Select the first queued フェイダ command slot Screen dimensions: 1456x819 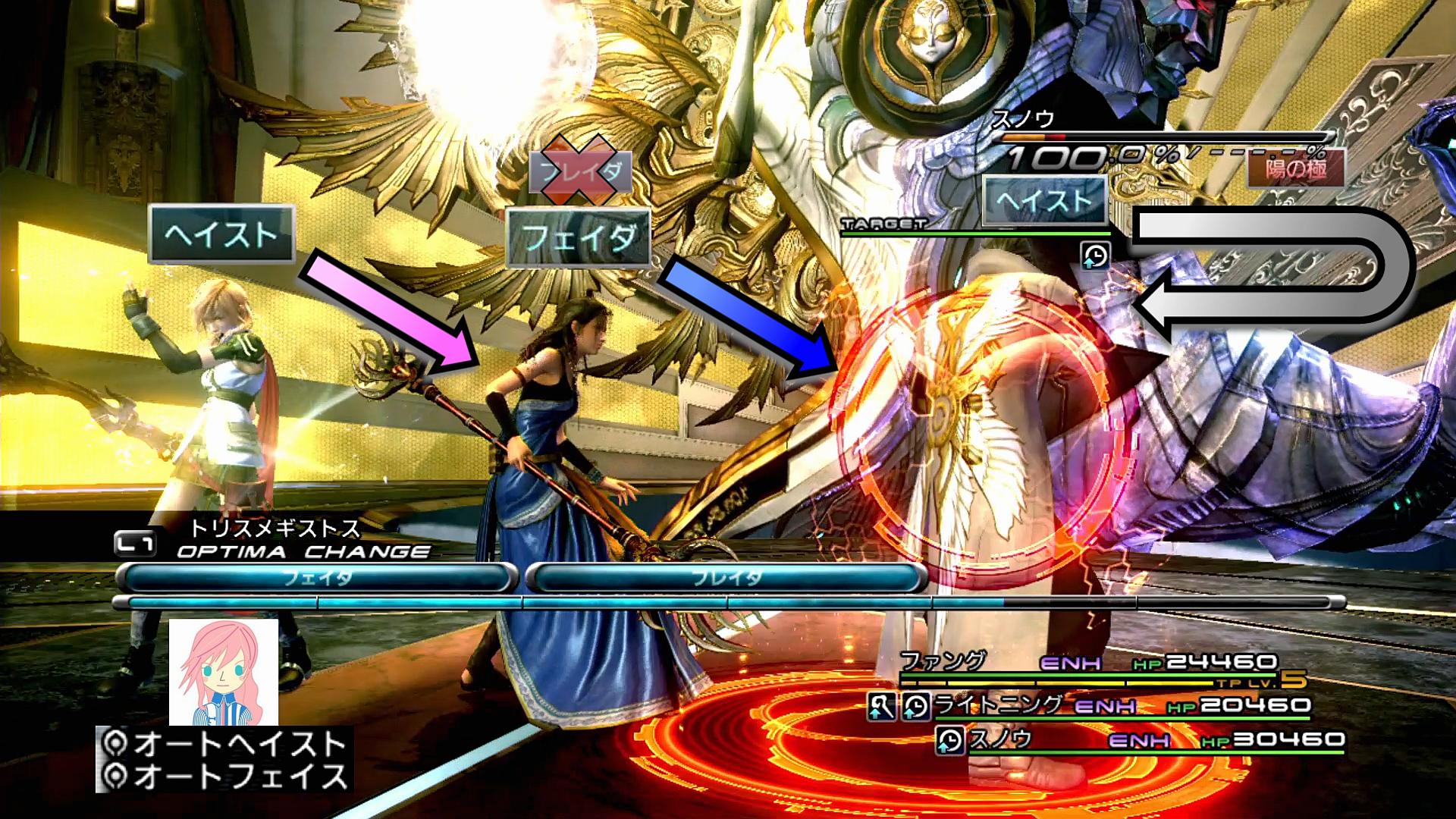317,578
